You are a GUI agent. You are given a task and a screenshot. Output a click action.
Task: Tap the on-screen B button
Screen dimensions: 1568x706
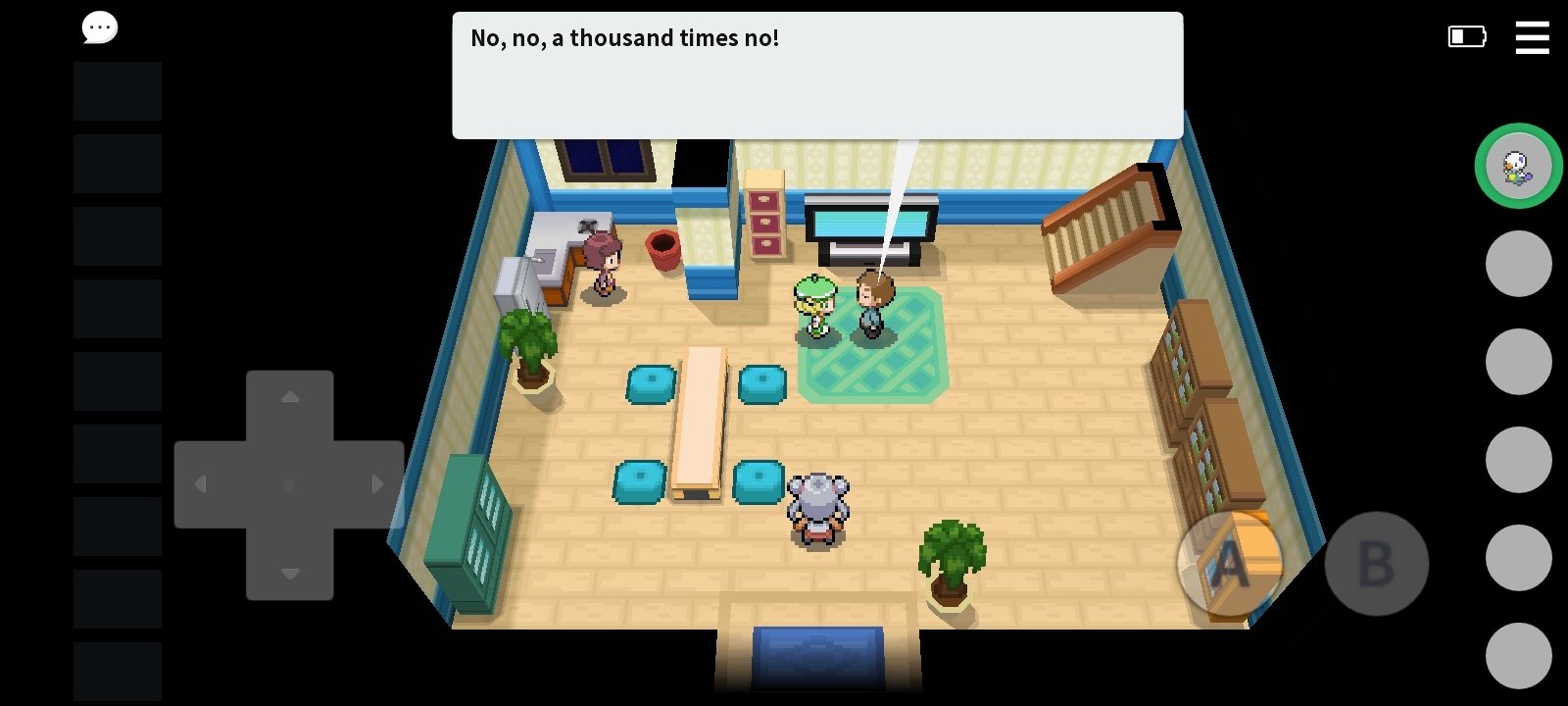pyautogui.click(x=1376, y=564)
